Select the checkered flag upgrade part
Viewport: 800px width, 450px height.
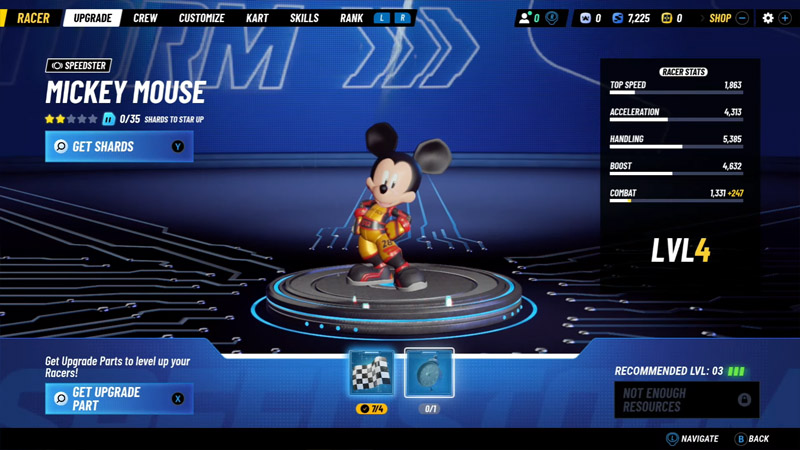(371, 373)
